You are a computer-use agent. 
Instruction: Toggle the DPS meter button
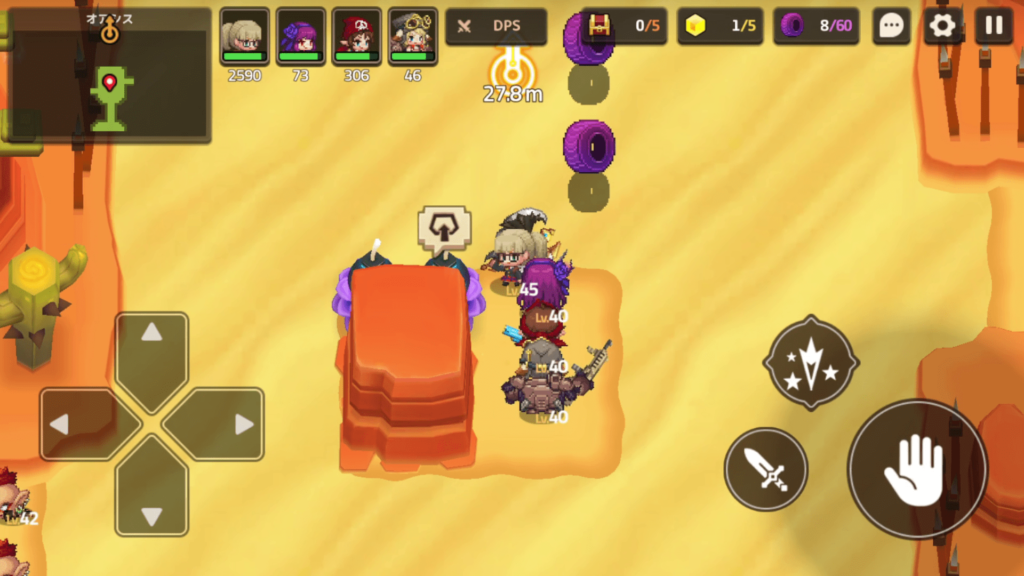click(496, 27)
